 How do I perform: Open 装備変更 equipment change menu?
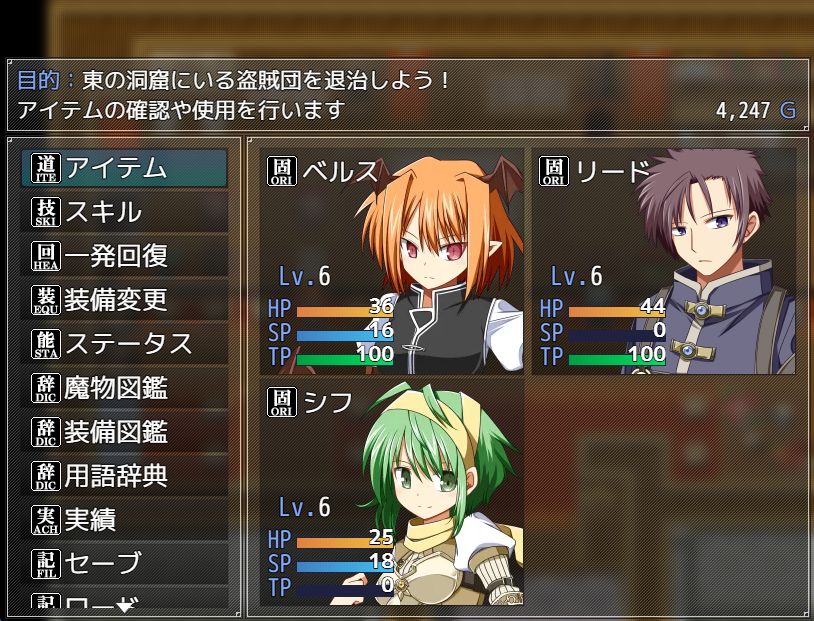point(124,300)
